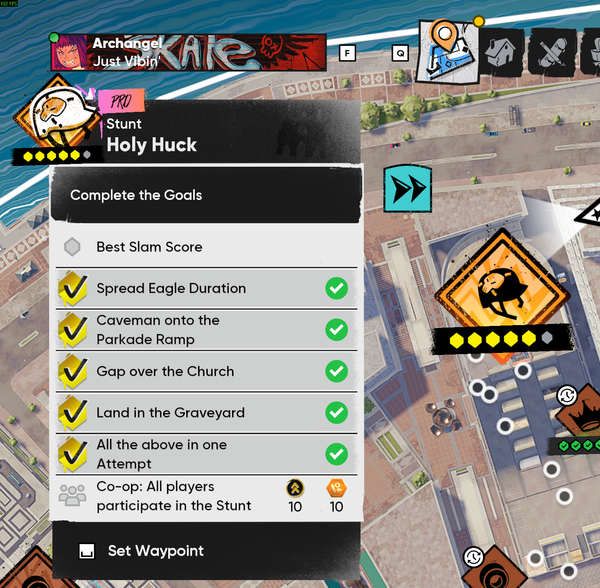
Task: Click Archangel's player avatar portrait
Action: [67, 52]
